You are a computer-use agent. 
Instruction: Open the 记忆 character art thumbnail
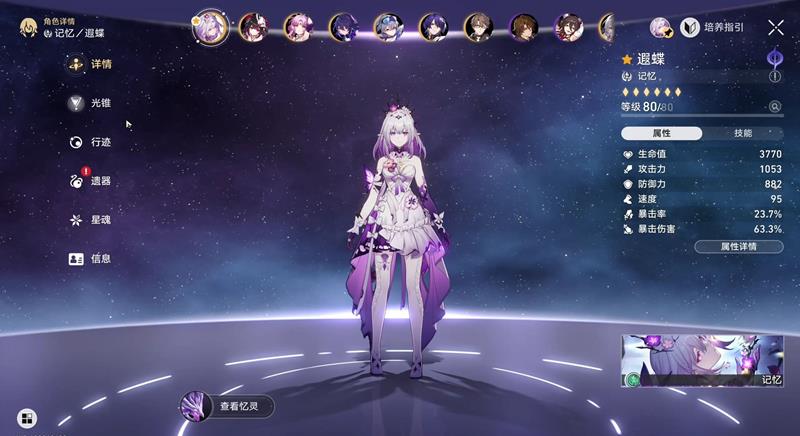(x=703, y=361)
